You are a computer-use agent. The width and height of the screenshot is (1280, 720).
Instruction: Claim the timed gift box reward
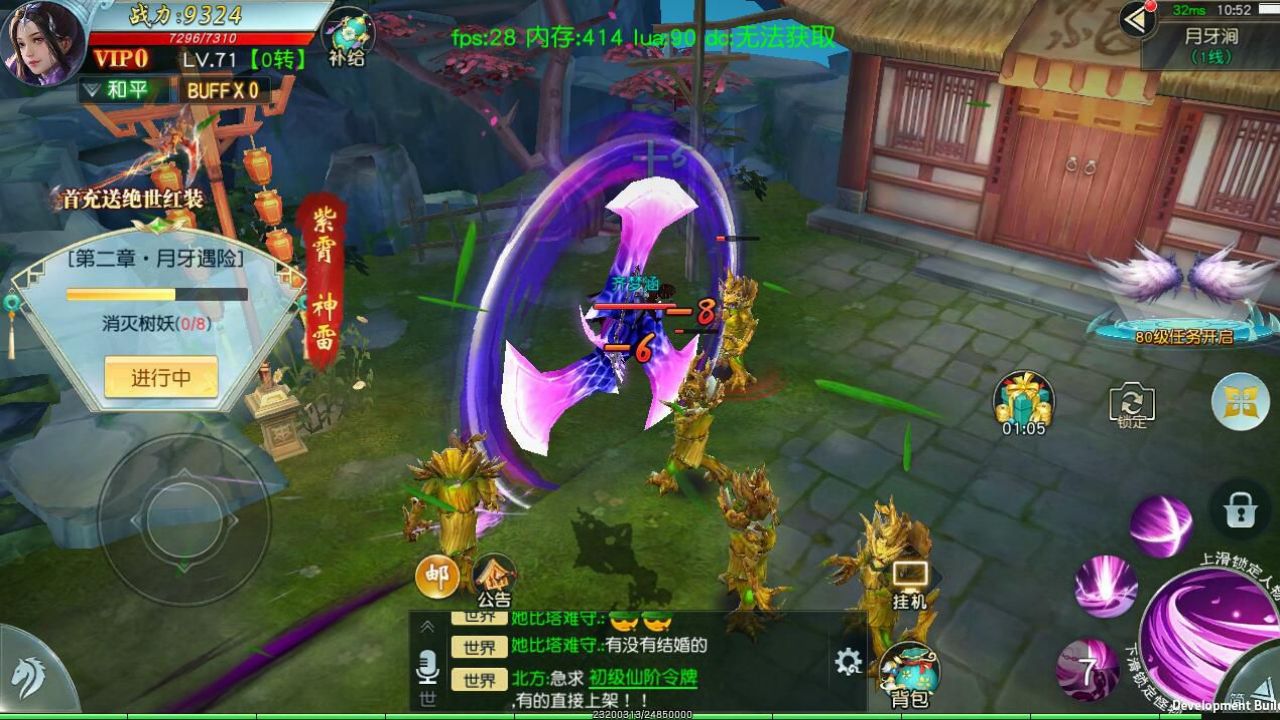click(x=1023, y=400)
